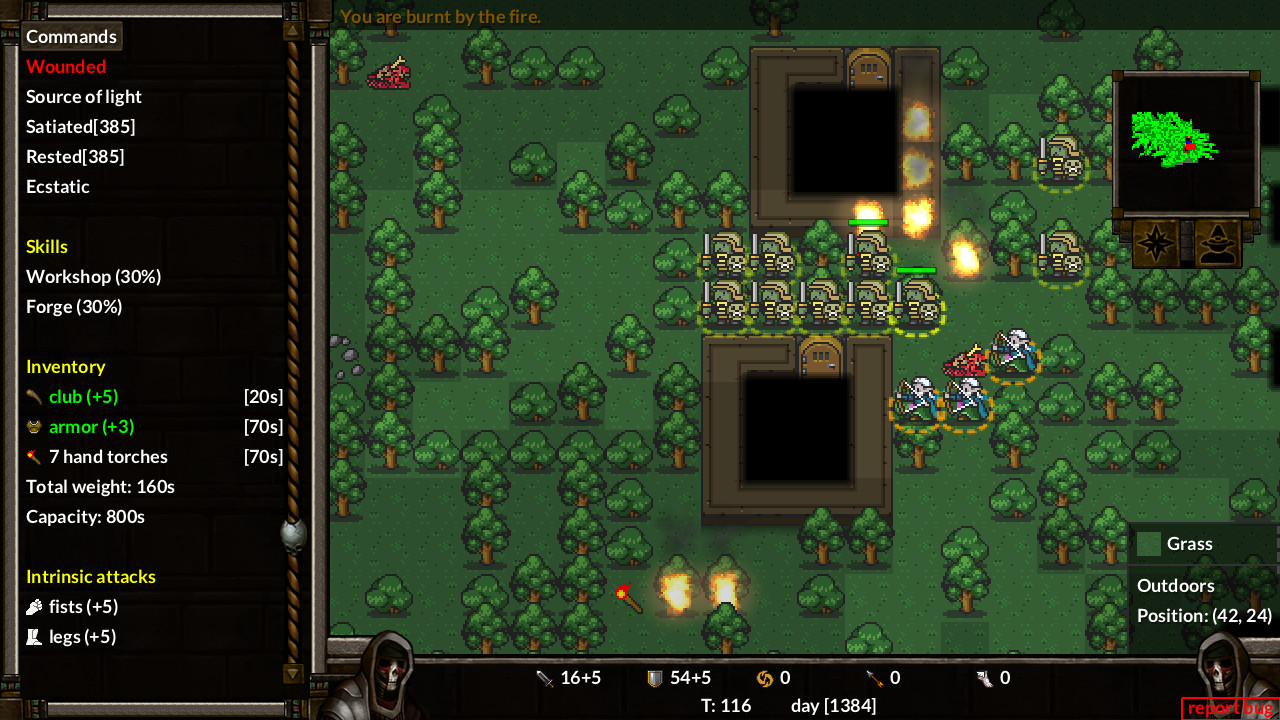
Task: Click the down arrow on the sidebar scrollbar
Action: (292, 675)
